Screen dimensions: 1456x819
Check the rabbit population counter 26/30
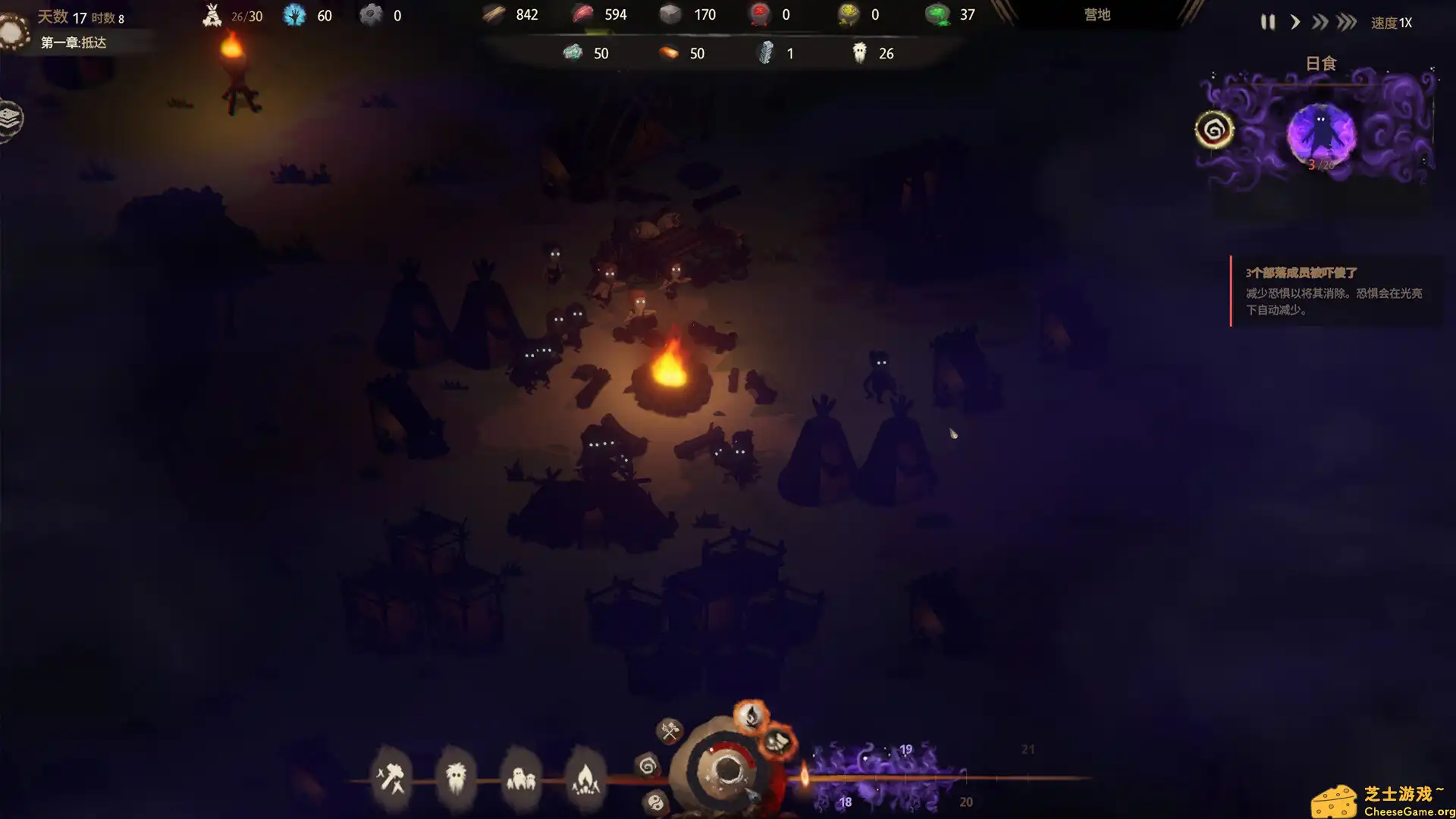(x=231, y=14)
